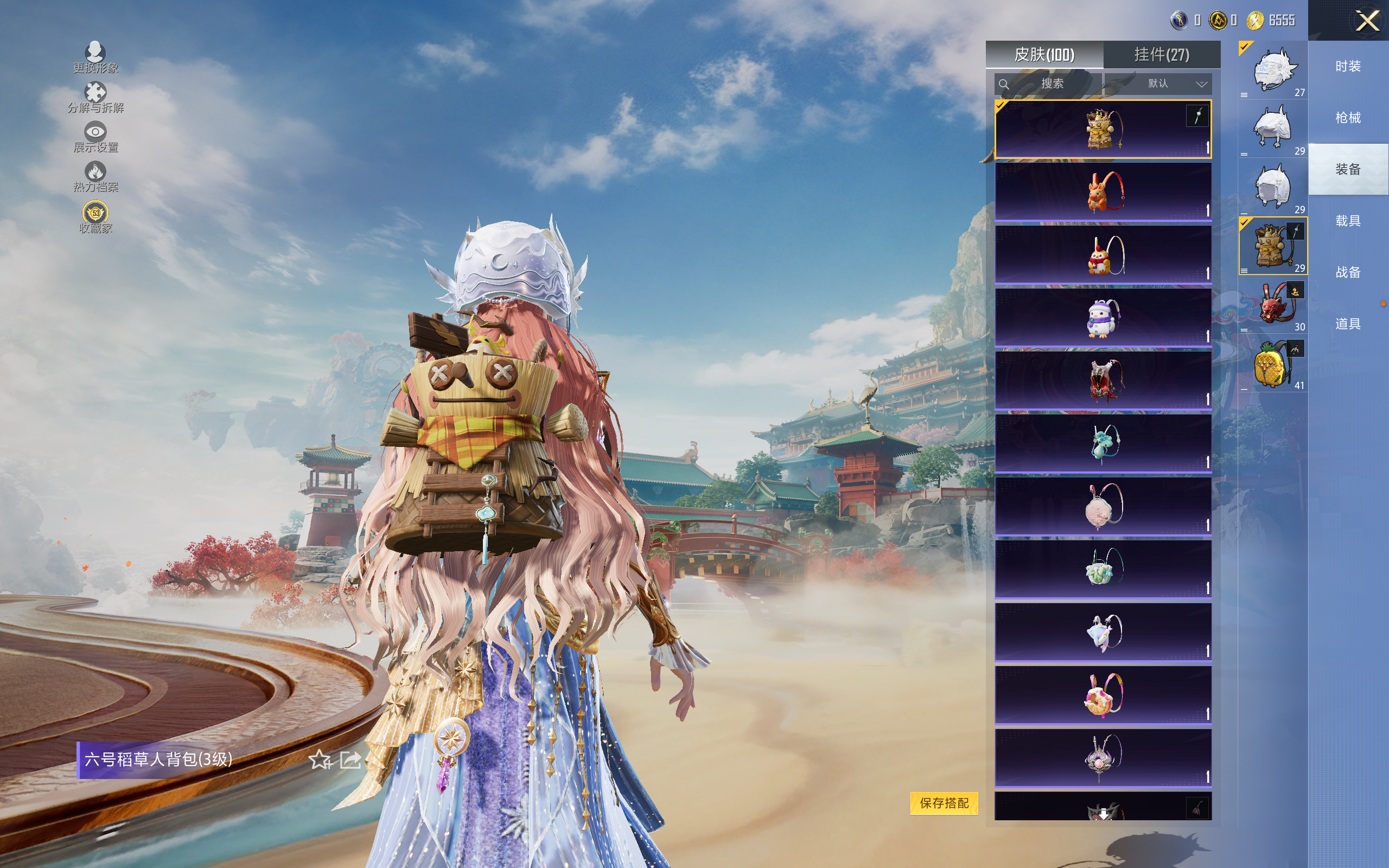Select the orange fox backpack skin

coord(1103,192)
